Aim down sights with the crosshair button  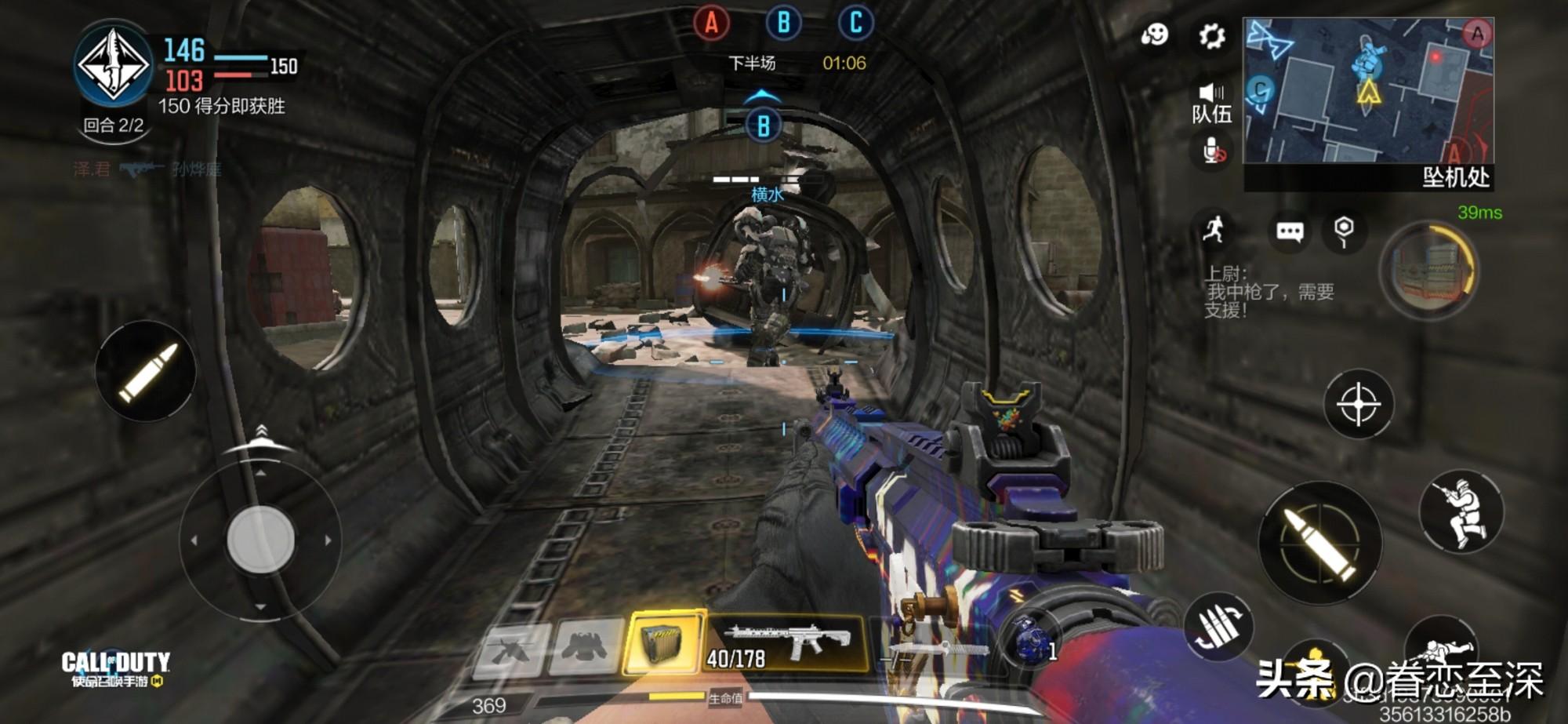[x=1359, y=404]
